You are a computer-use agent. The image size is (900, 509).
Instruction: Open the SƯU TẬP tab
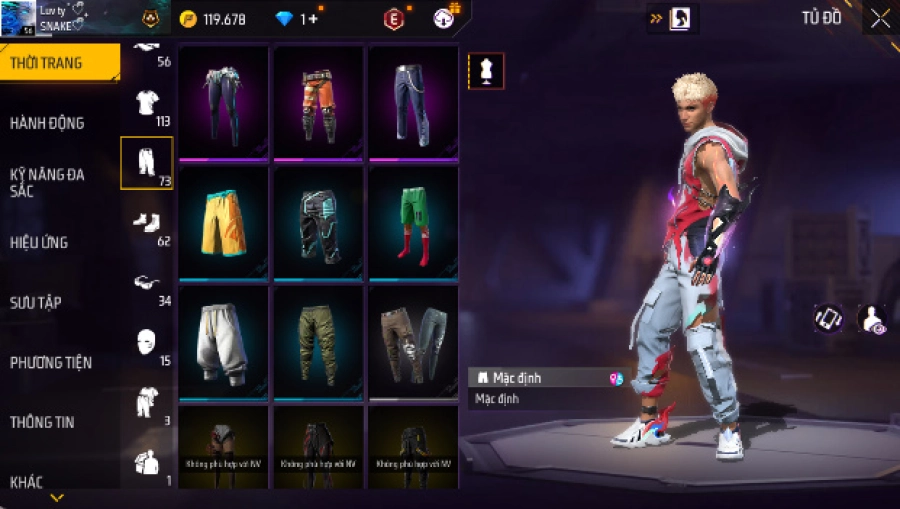(36, 302)
